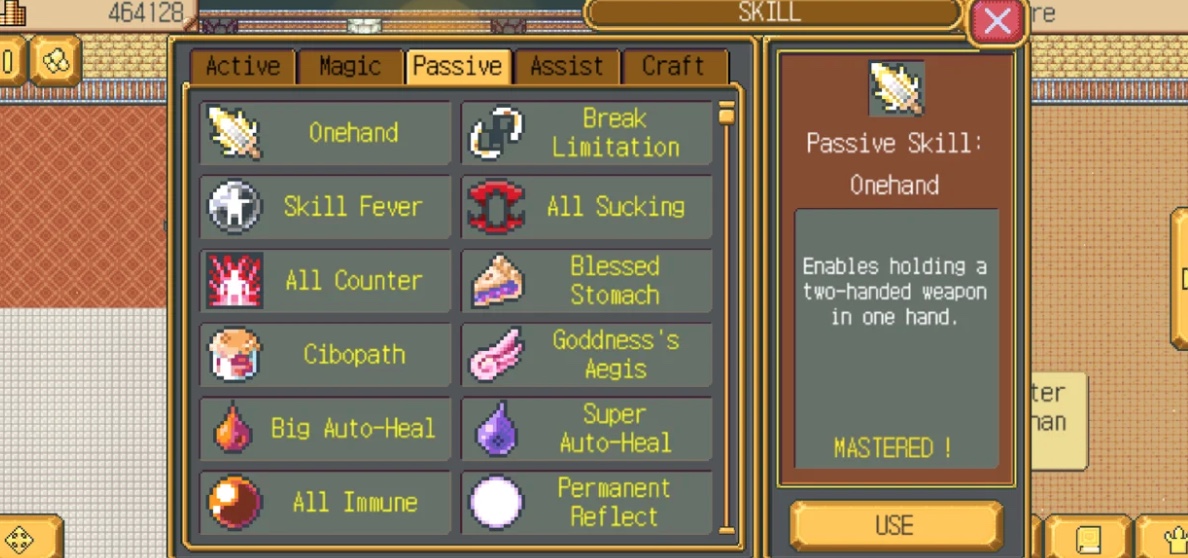This screenshot has width=1188, height=558.
Task: Select the Cibopath skill
Action: click(325, 355)
